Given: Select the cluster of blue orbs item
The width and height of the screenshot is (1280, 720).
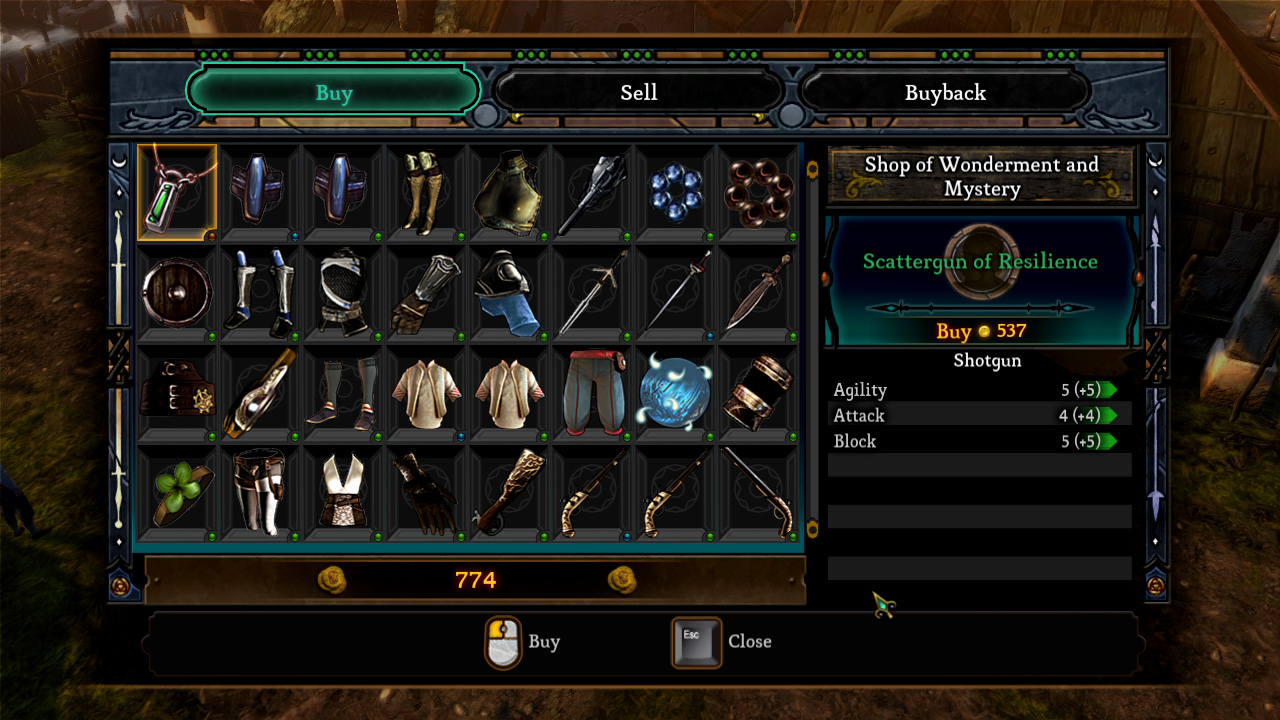Looking at the screenshot, I should (674, 190).
